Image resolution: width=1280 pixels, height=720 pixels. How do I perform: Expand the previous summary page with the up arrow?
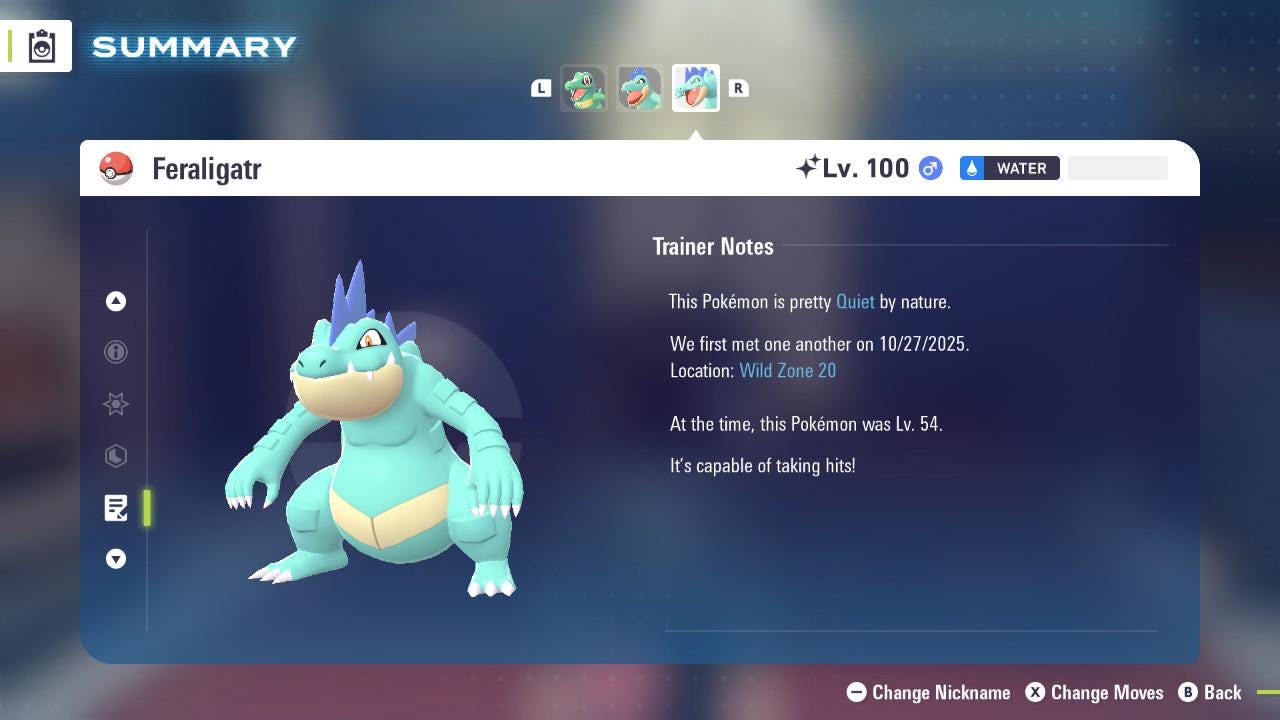pyautogui.click(x=116, y=301)
